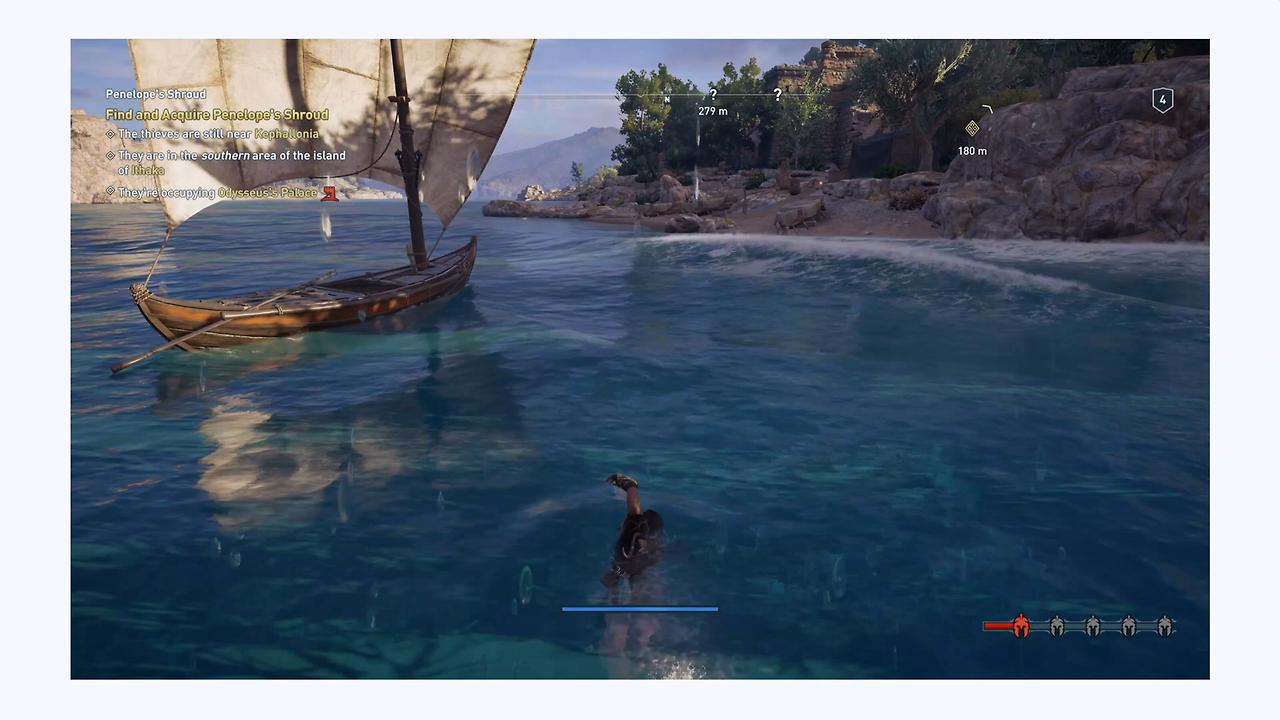Click the blue breath meter bar
Screen dimensions: 1280x720
(640, 608)
